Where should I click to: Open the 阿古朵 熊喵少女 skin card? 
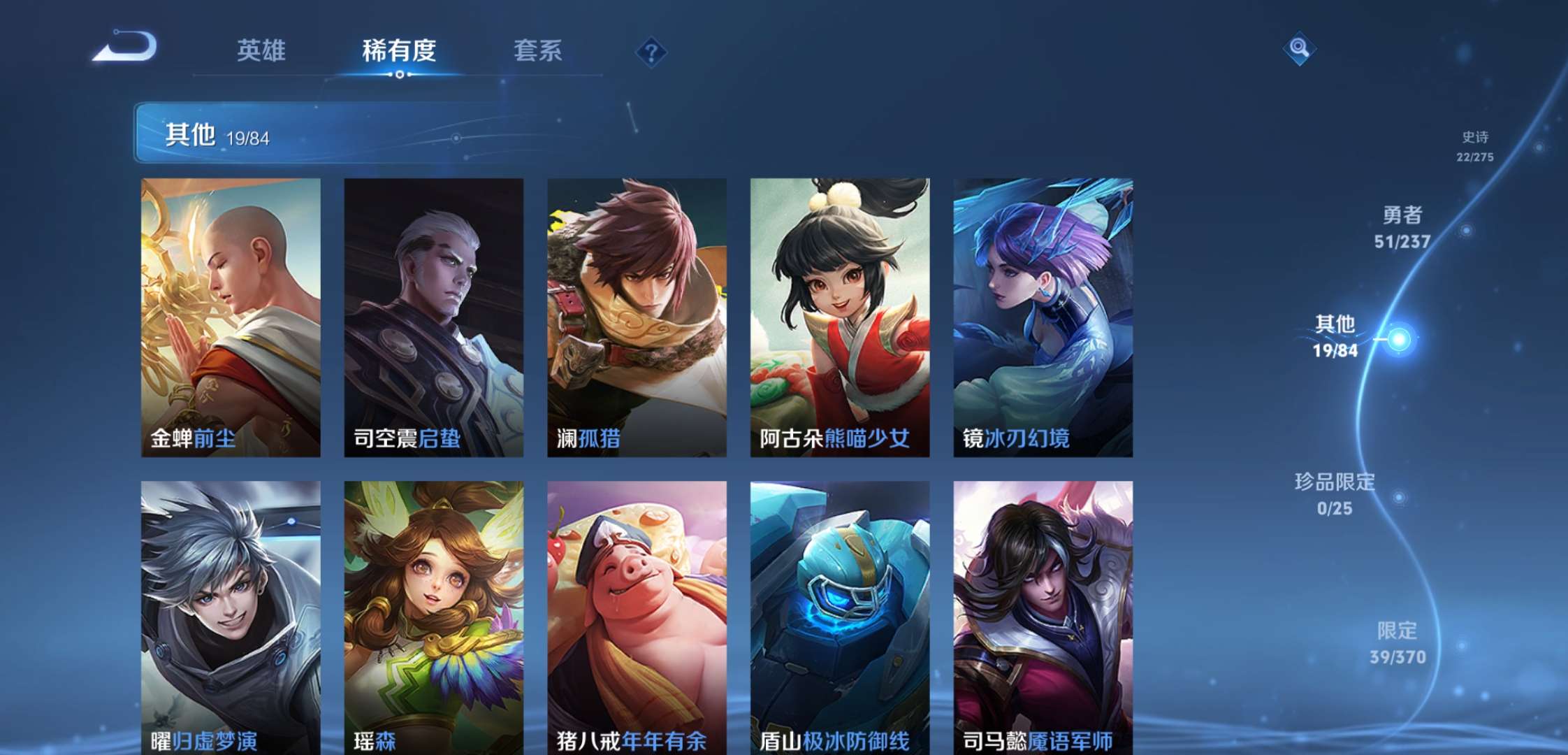839,317
